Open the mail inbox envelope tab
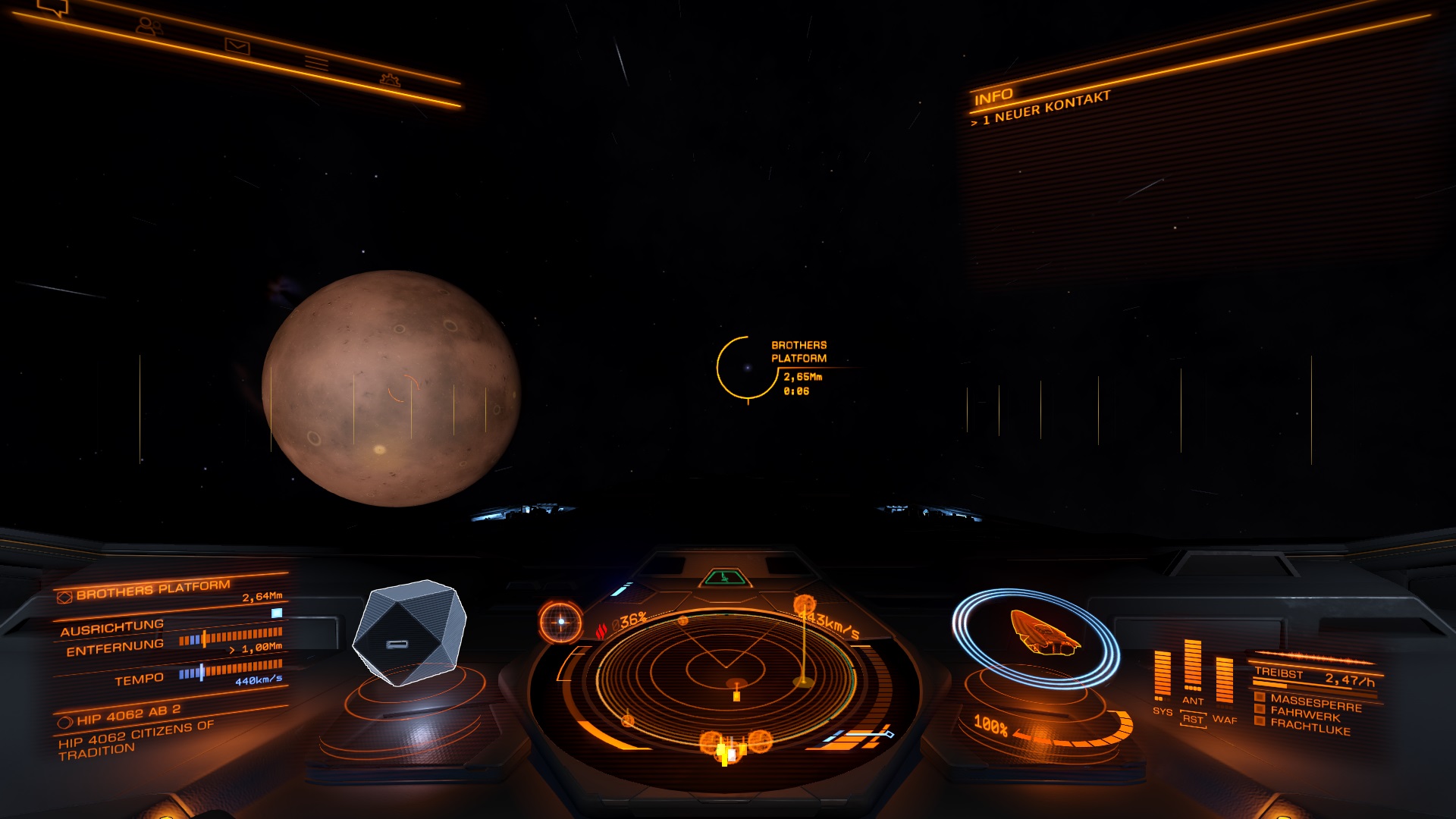Viewport: 1456px width, 819px height. (237, 46)
